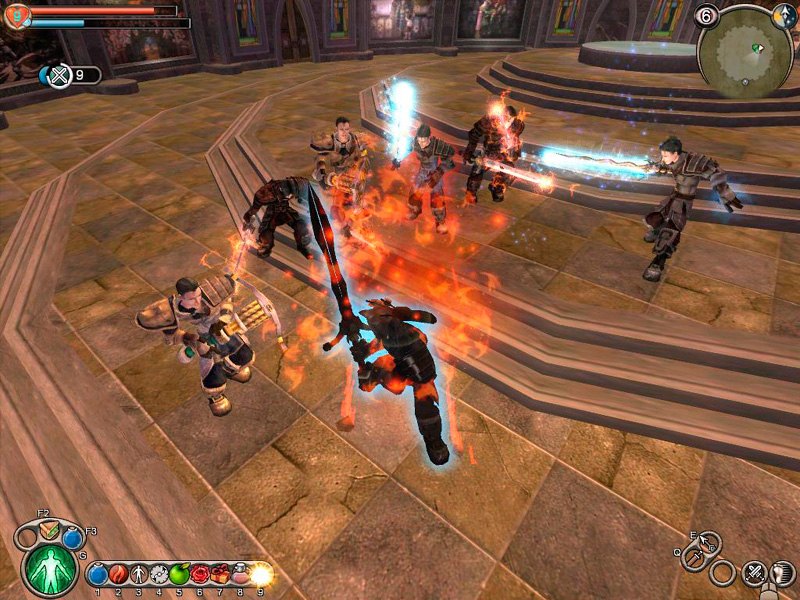Toggle the footprint sneak icon
Screen dimensions: 800x600
click(782, 573)
